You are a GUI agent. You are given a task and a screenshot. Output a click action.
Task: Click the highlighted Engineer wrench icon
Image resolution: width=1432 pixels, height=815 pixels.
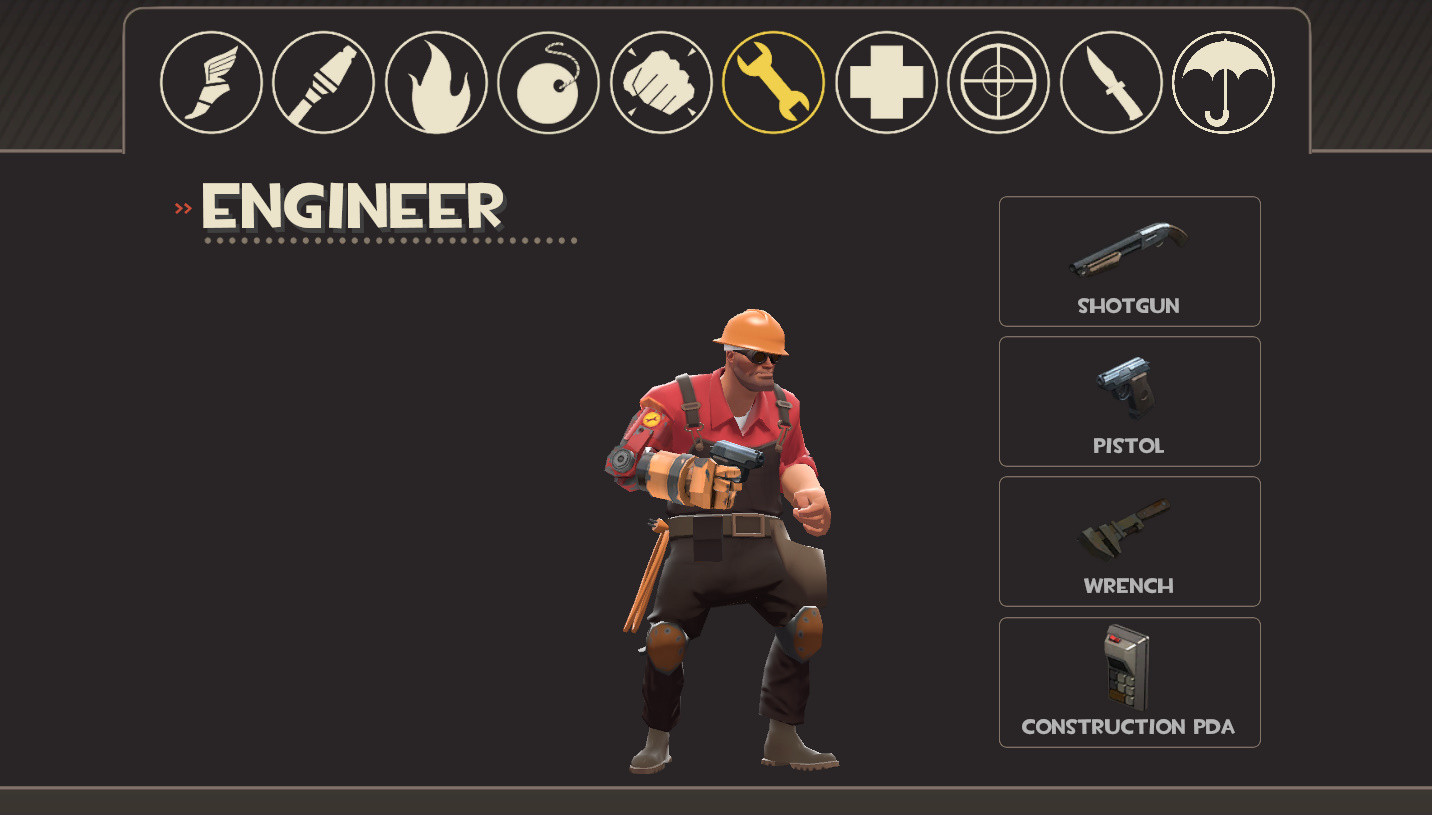[x=772, y=81]
